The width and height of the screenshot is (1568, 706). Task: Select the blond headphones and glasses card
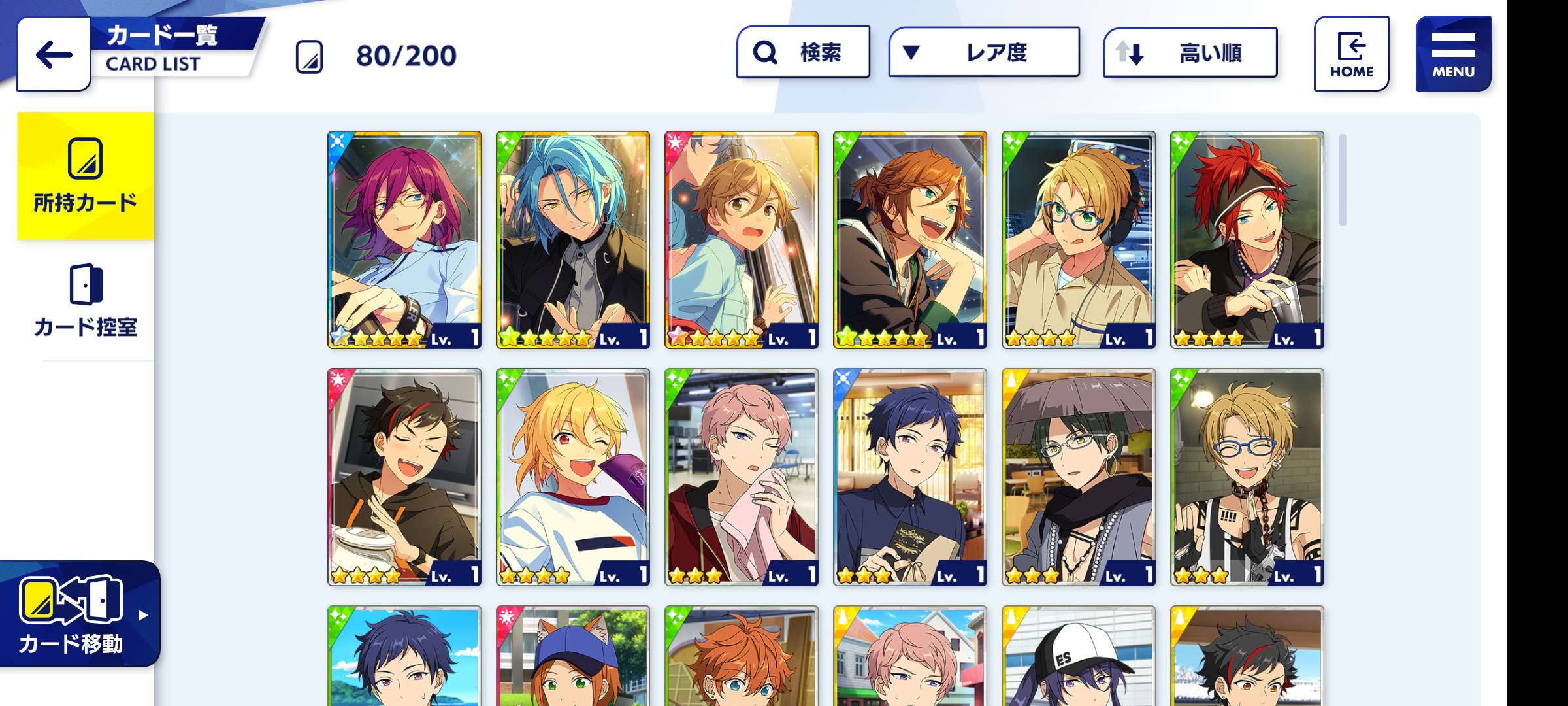pos(1079,240)
